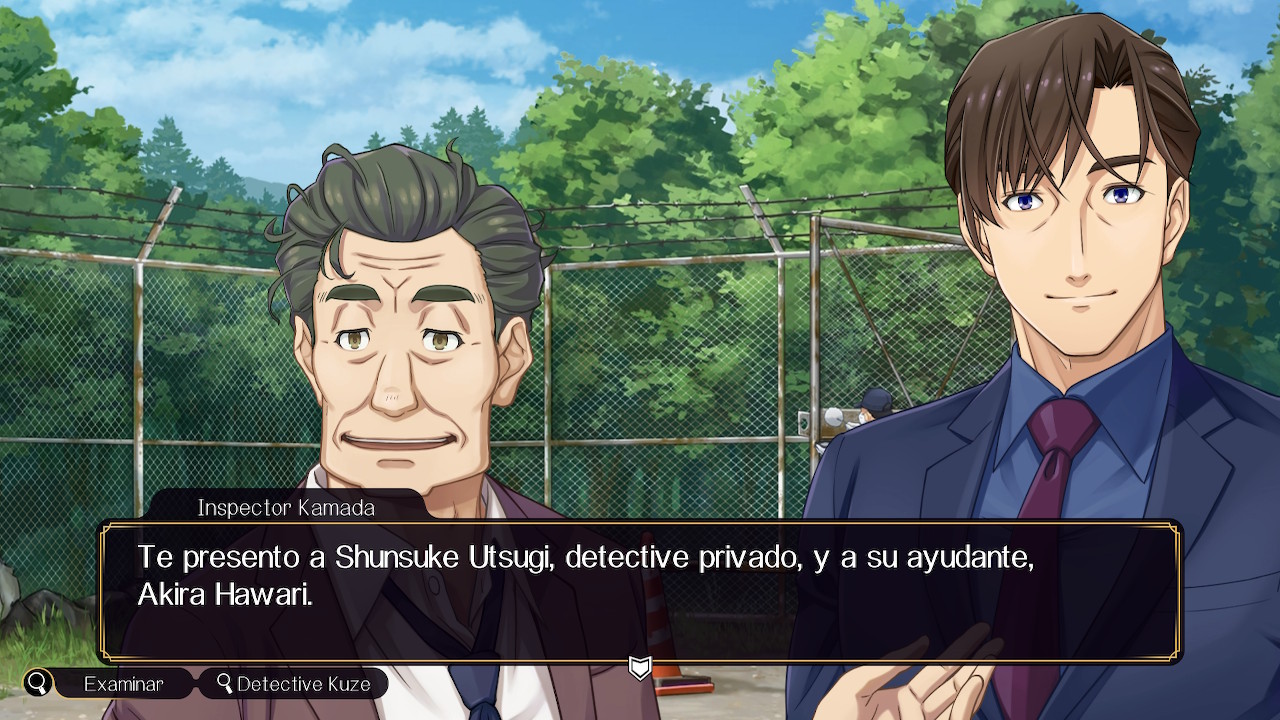This screenshot has width=1280, height=720.
Task: Open the Examinar option
Action: tap(123, 684)
